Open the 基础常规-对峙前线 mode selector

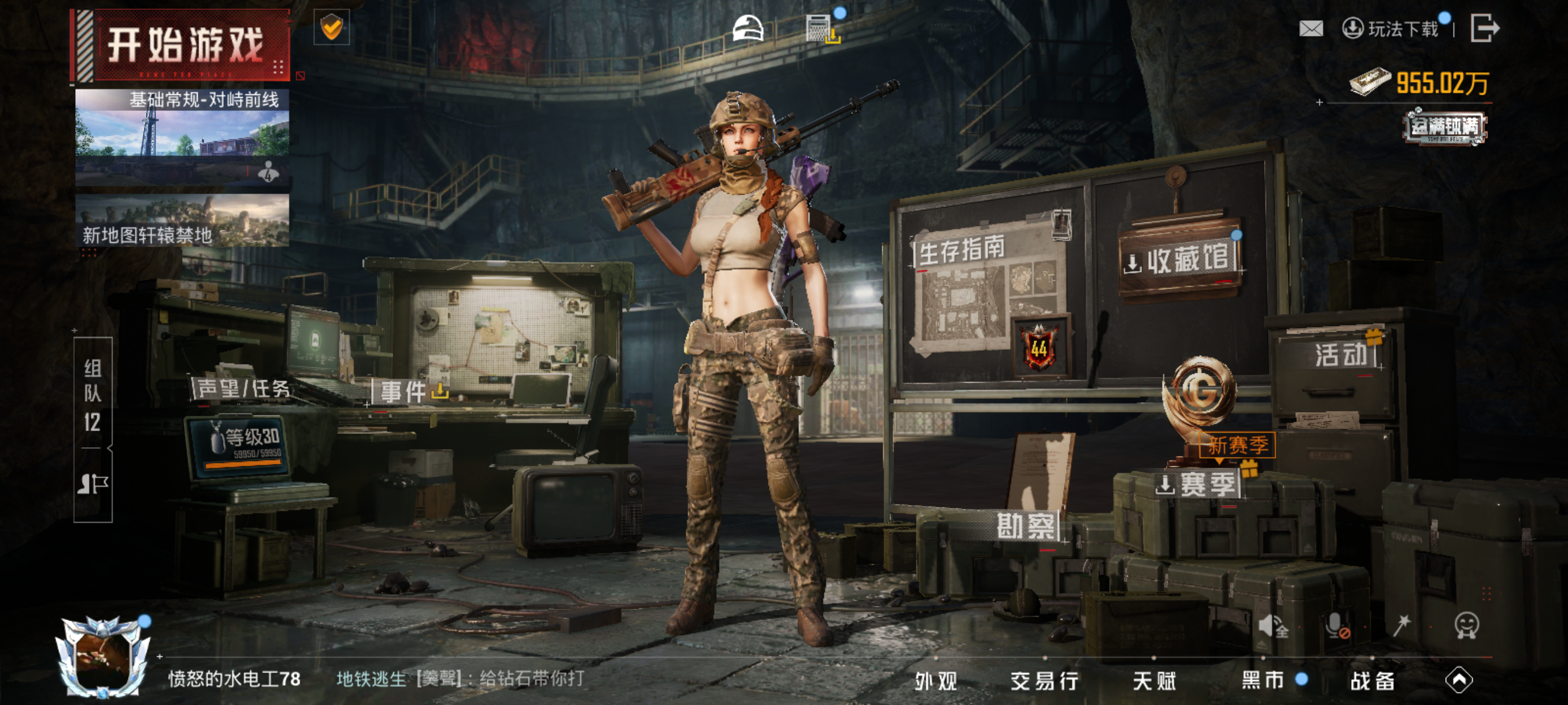click(x=182, y=137)
